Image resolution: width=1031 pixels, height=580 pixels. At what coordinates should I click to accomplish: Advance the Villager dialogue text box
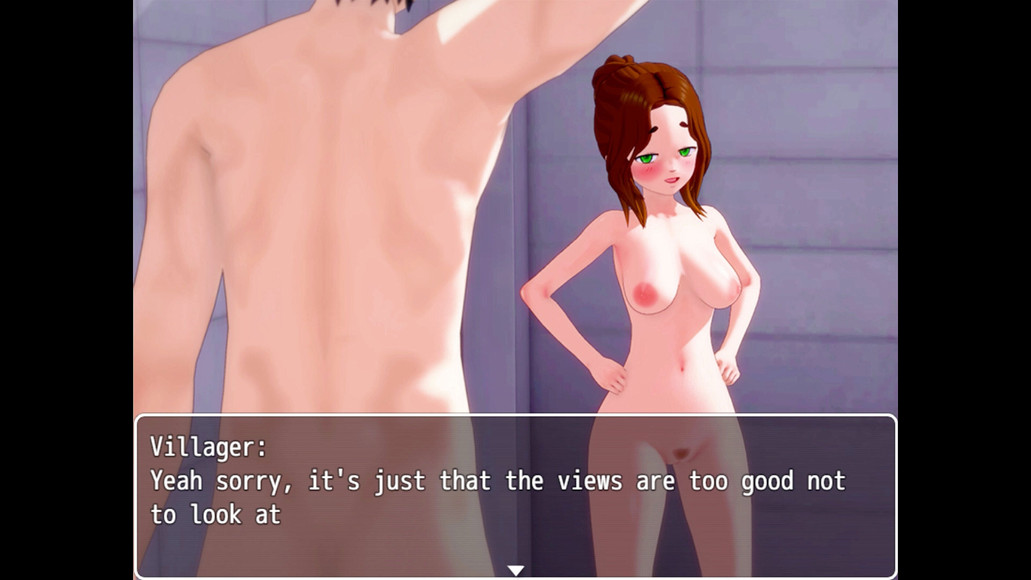coord(515,497)
